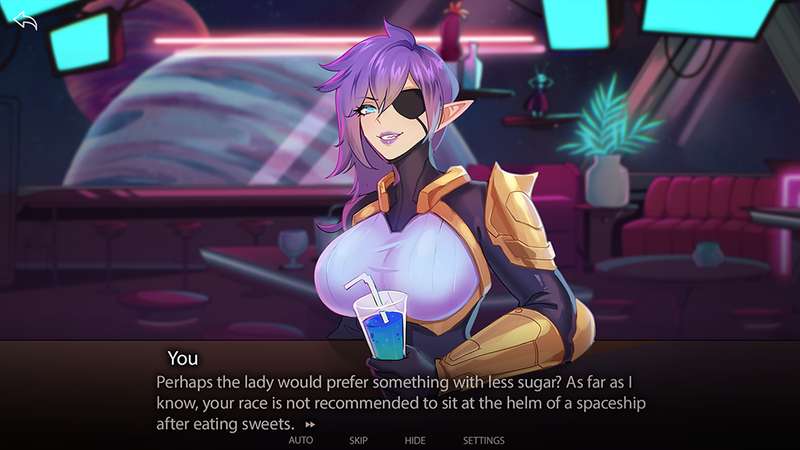Advance the dialogue using the arrow indicator

[310, 424]
